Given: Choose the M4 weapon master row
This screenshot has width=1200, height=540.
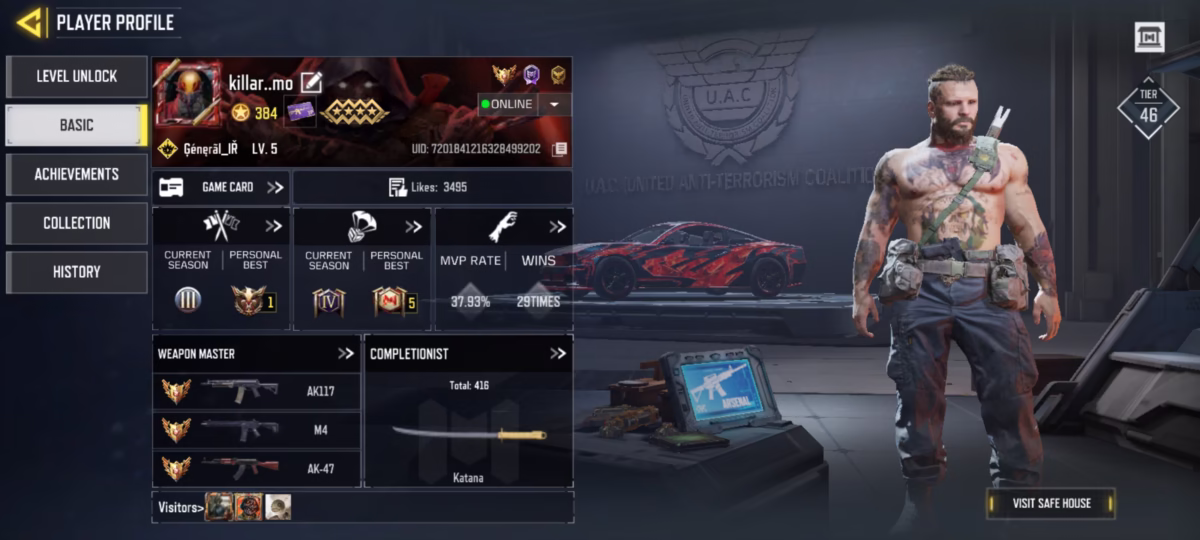Looking at the screenshot, I should (257, 430).
